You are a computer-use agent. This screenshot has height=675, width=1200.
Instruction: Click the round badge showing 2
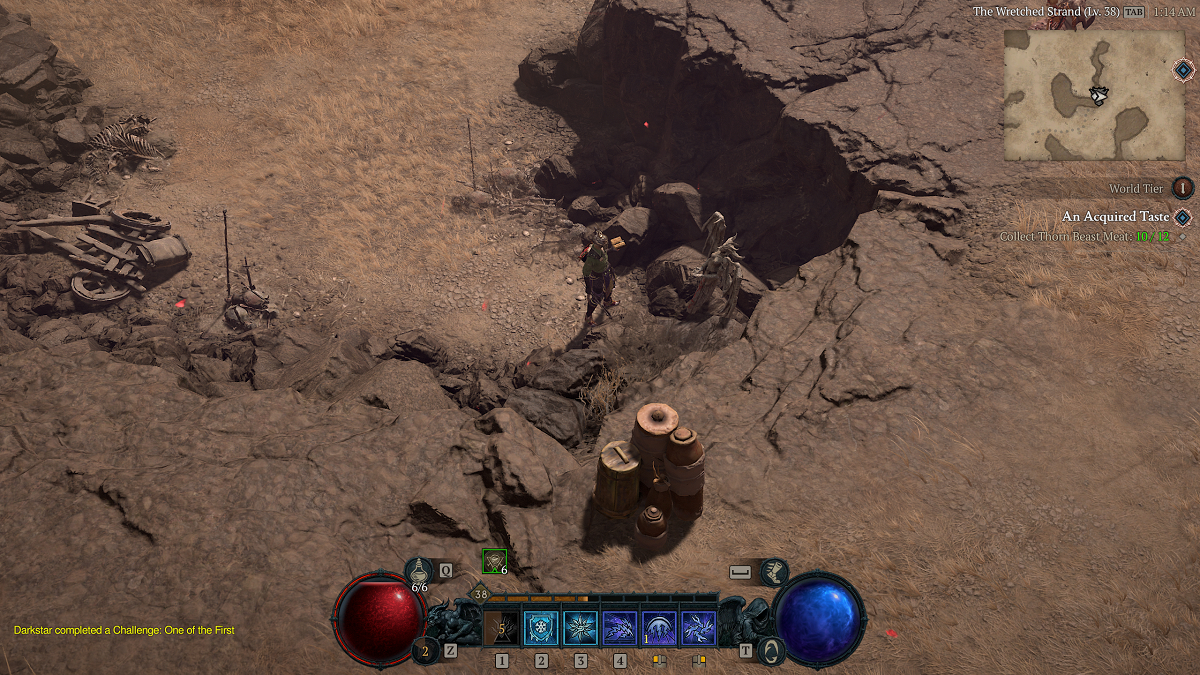425,651
